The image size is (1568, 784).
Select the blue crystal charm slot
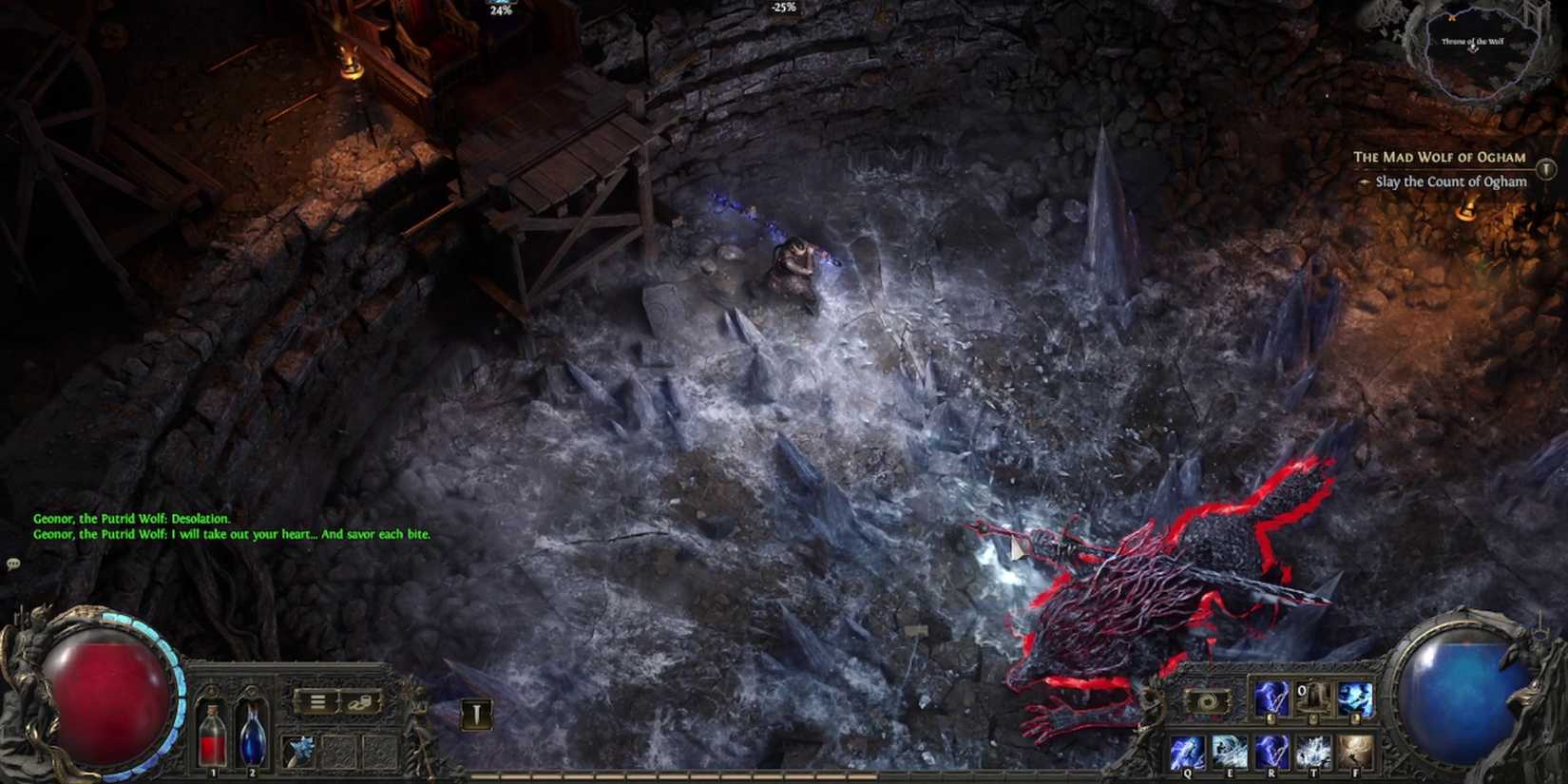(x=302, y=749)
